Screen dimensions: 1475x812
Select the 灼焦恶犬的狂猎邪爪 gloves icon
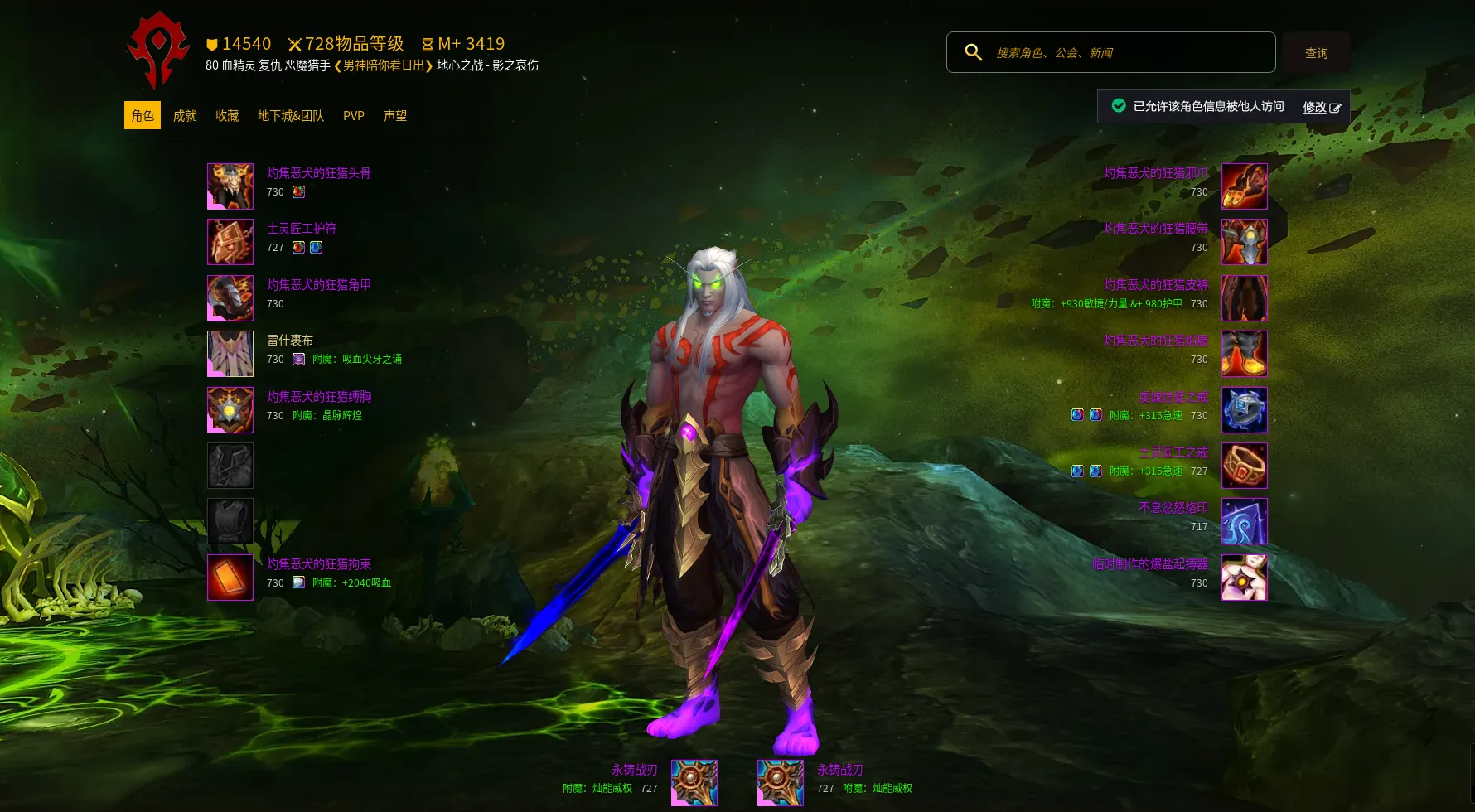pos(1244,186)
